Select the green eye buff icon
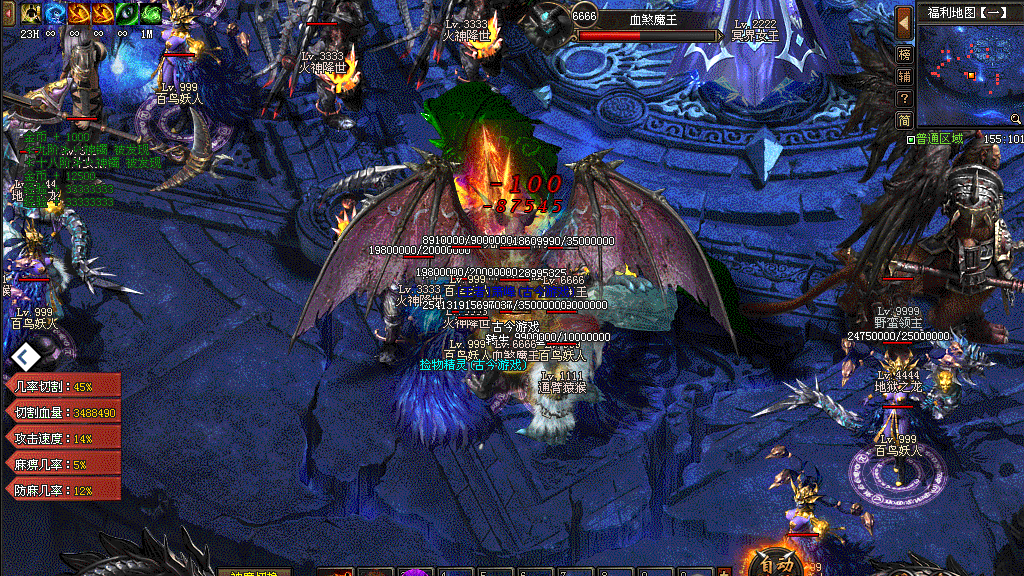This screenshot has height=576, width=1024. (127, 13)
